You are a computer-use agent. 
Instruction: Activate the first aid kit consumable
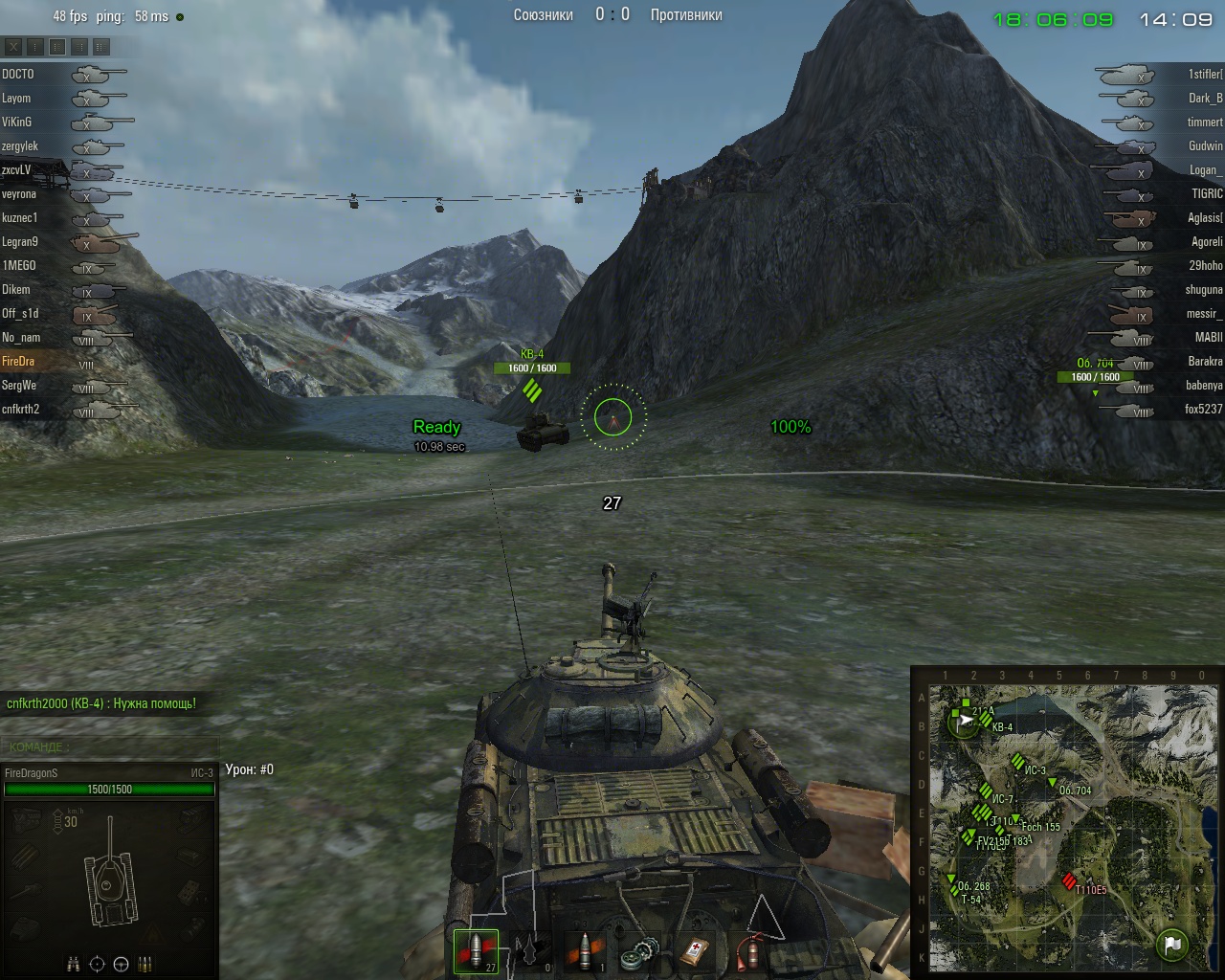(x=695, y=952)
